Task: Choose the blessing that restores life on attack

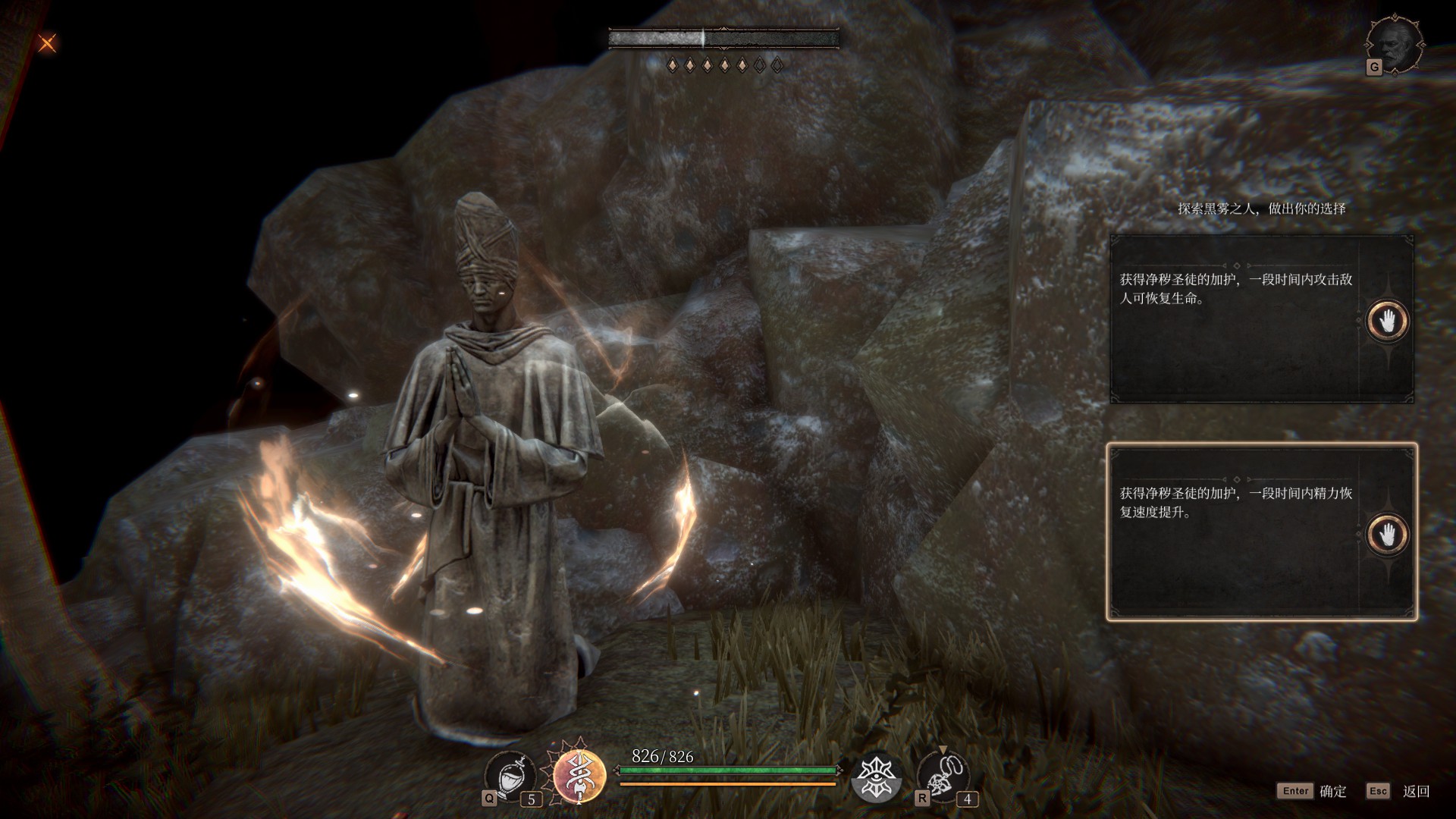Action: click(x=1236, y=319)
